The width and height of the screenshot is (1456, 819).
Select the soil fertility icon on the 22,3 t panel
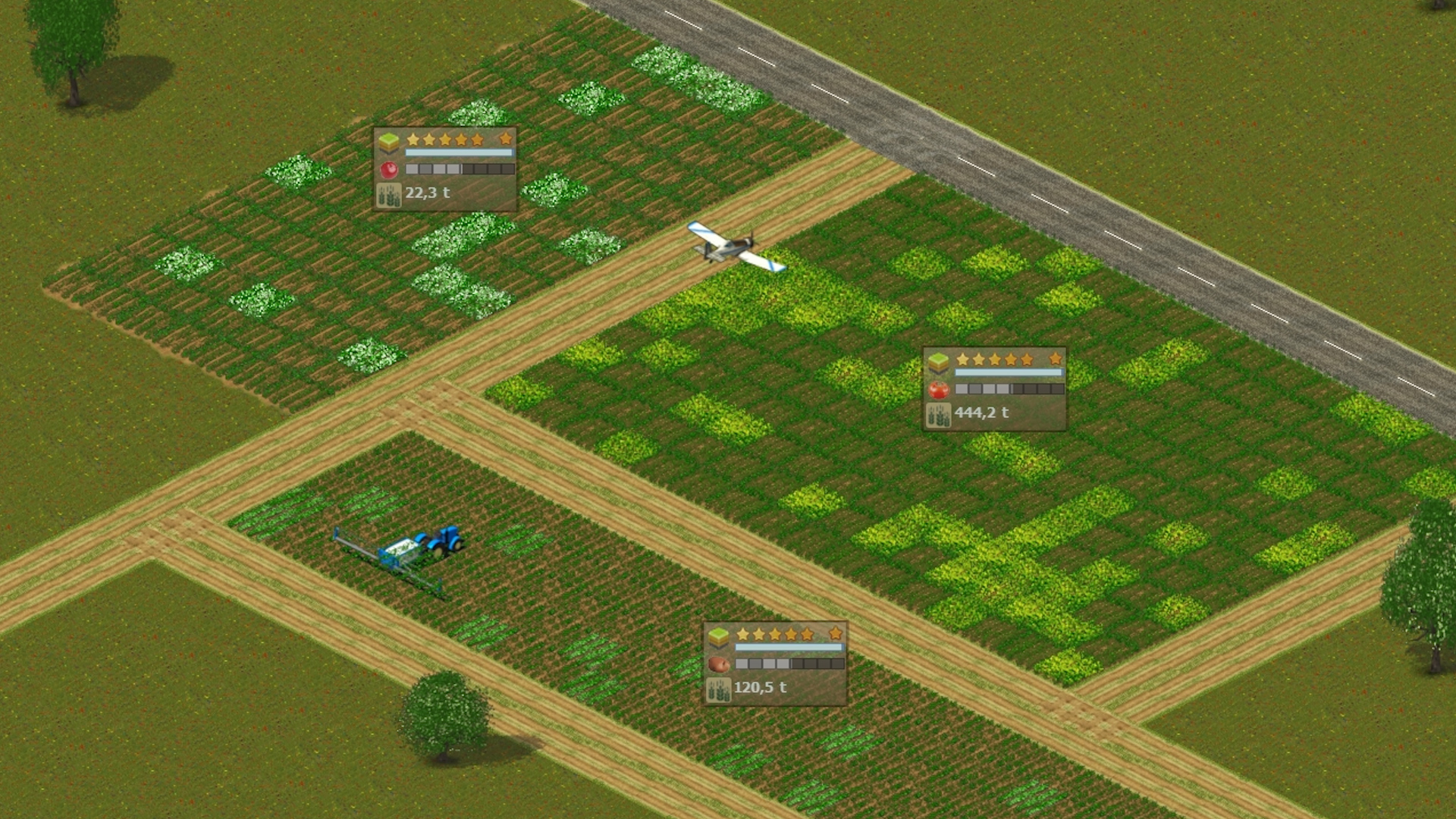(x=388, y=141)
